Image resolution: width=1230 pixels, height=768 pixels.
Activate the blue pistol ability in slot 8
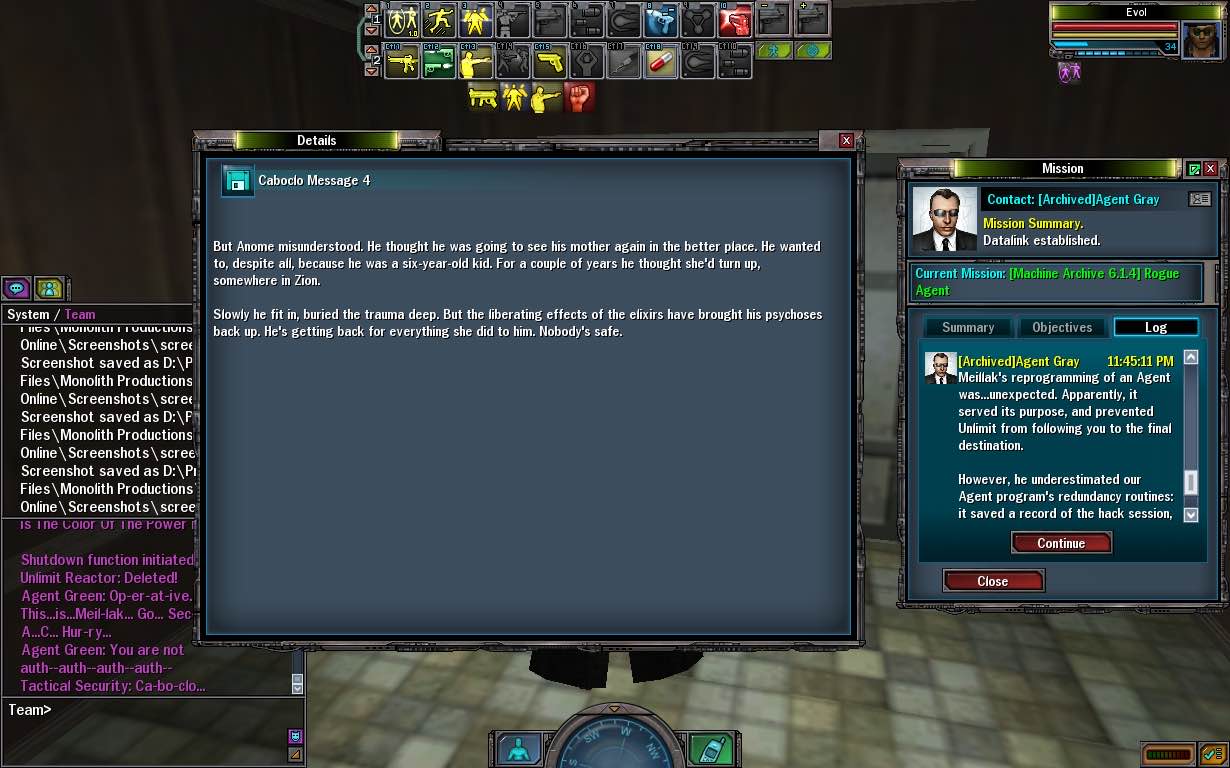(660, 19)
